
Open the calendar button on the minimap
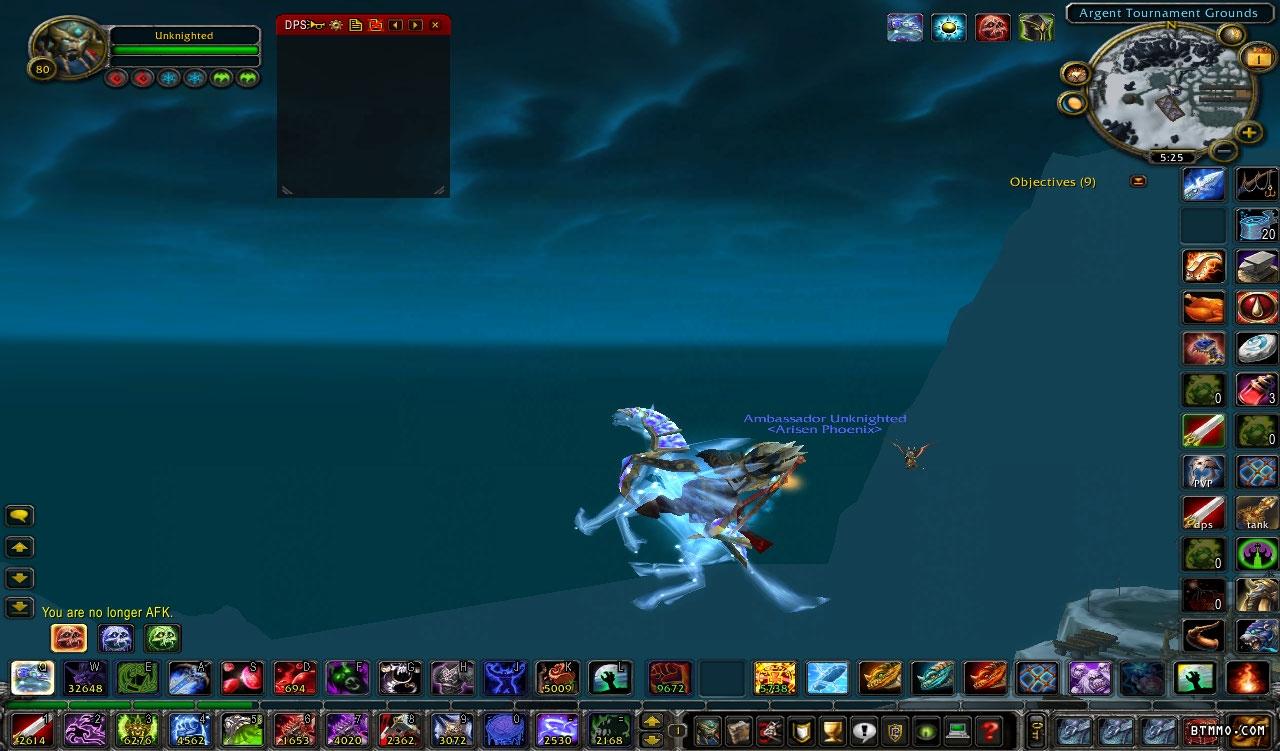click(x=1256, y=58)
